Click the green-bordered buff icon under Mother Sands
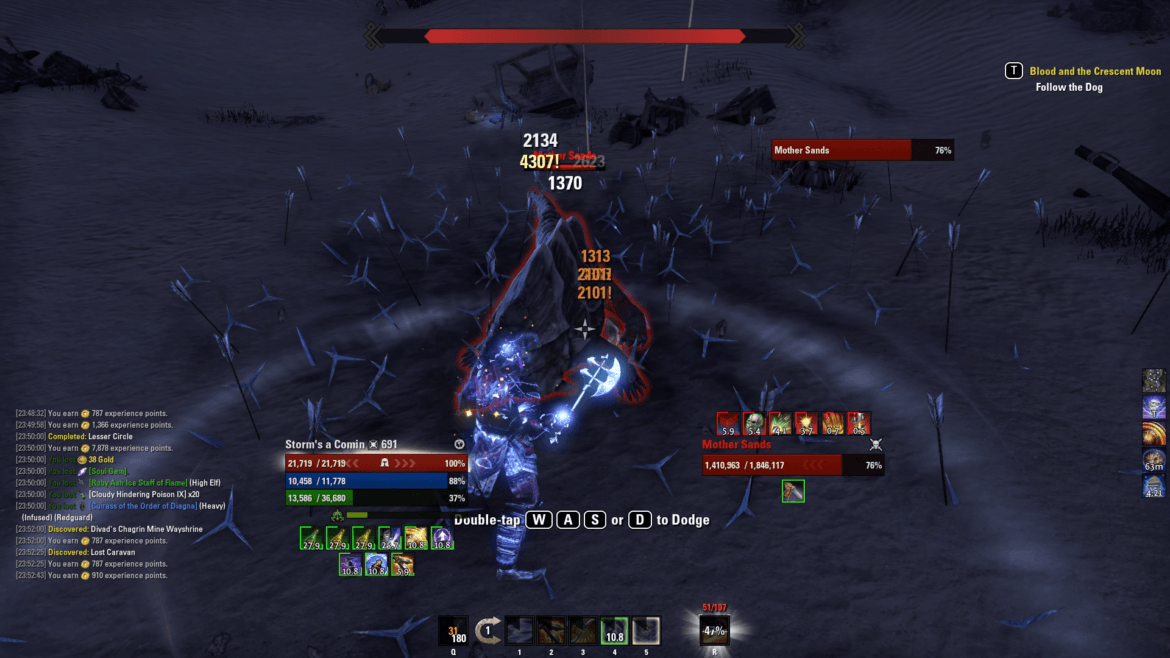Screen dimensions: 1170x658 (x=793, y=491)
